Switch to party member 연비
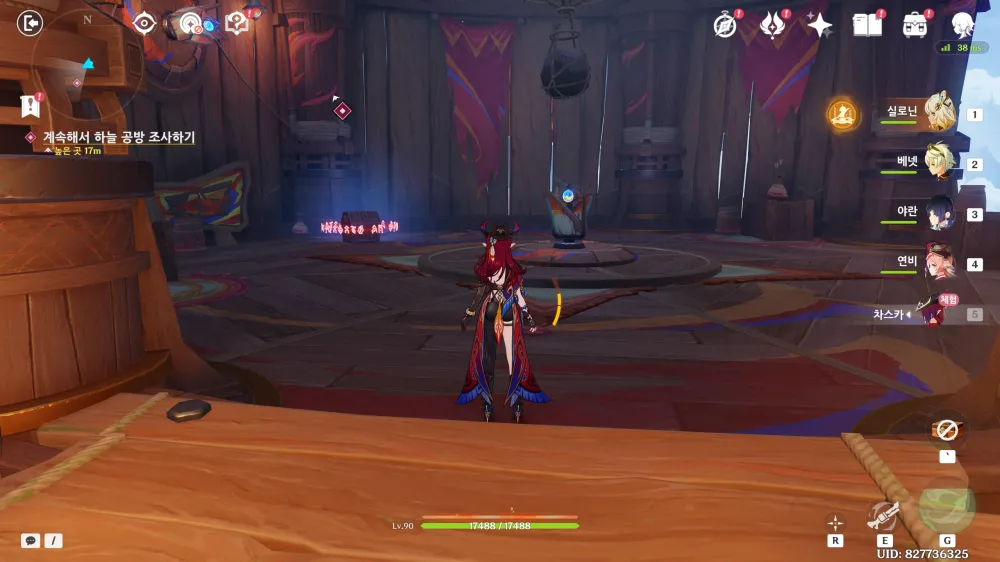1000x562 pixels. 937,263
